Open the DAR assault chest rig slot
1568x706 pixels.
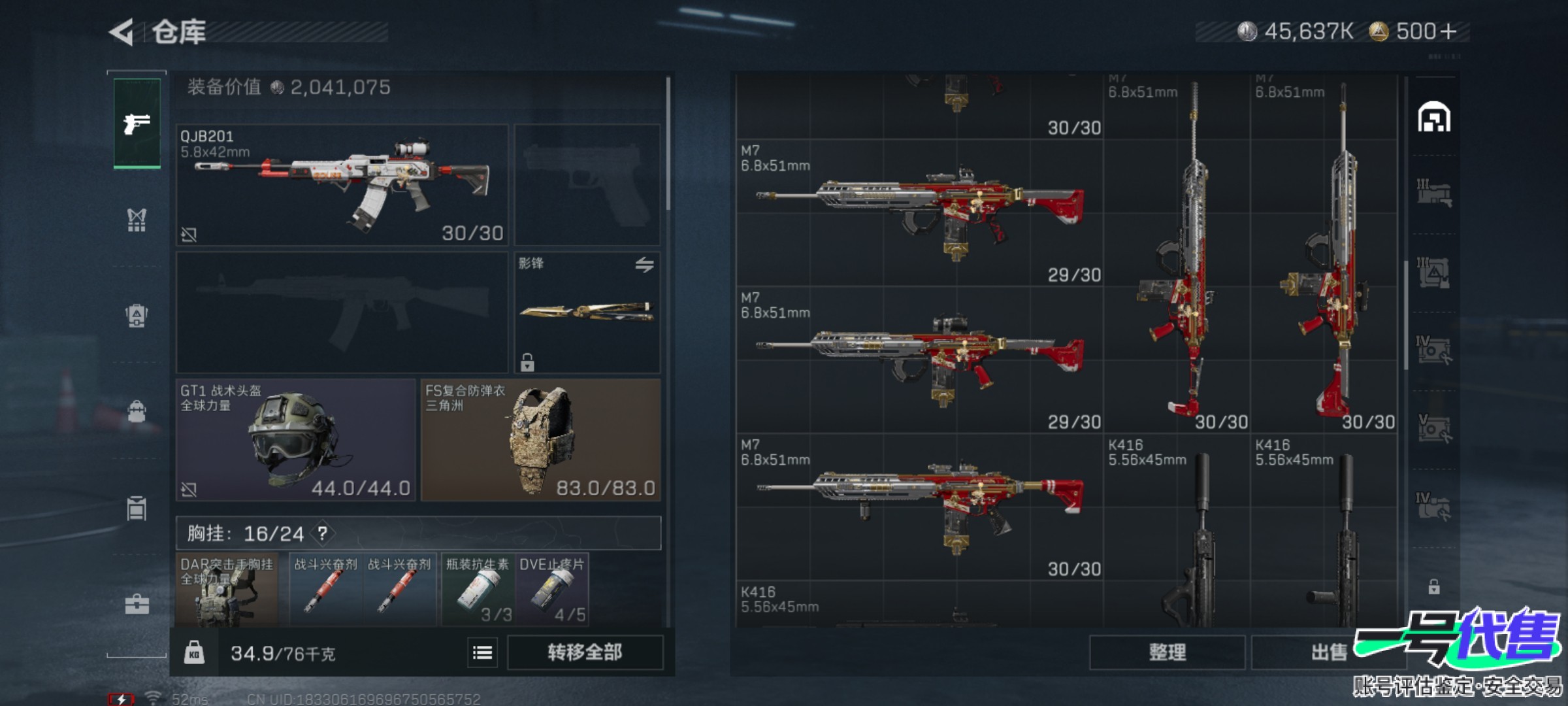coord(227,590)
